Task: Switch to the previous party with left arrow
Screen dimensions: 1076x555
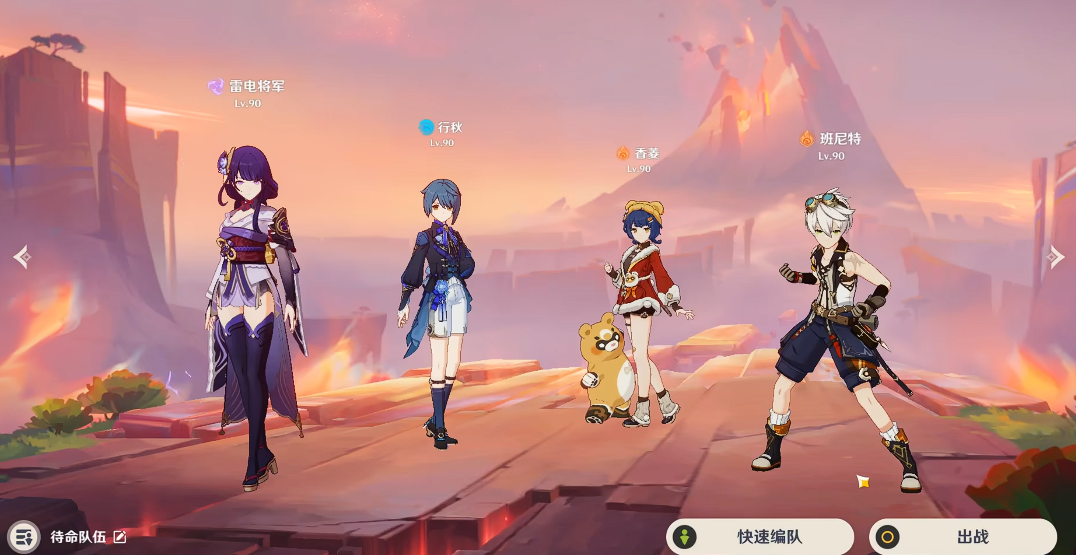Action: [22, 257]
